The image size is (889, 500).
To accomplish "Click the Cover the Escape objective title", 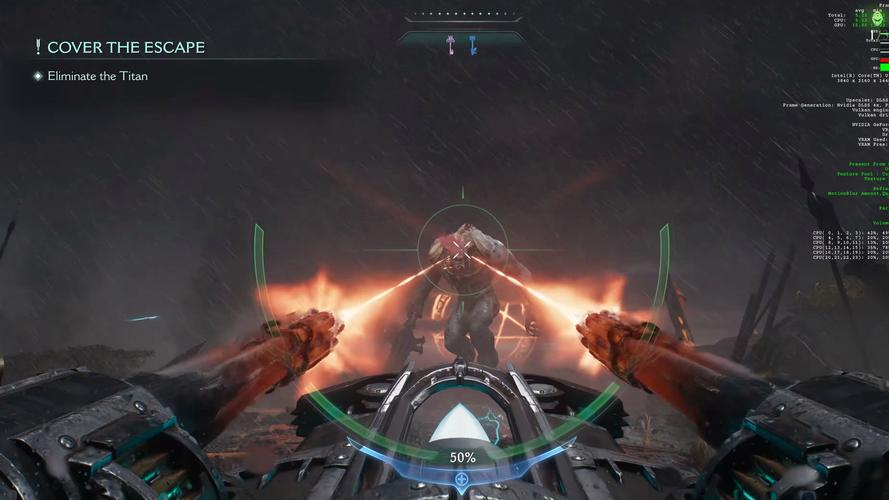I will pos(125,47).
